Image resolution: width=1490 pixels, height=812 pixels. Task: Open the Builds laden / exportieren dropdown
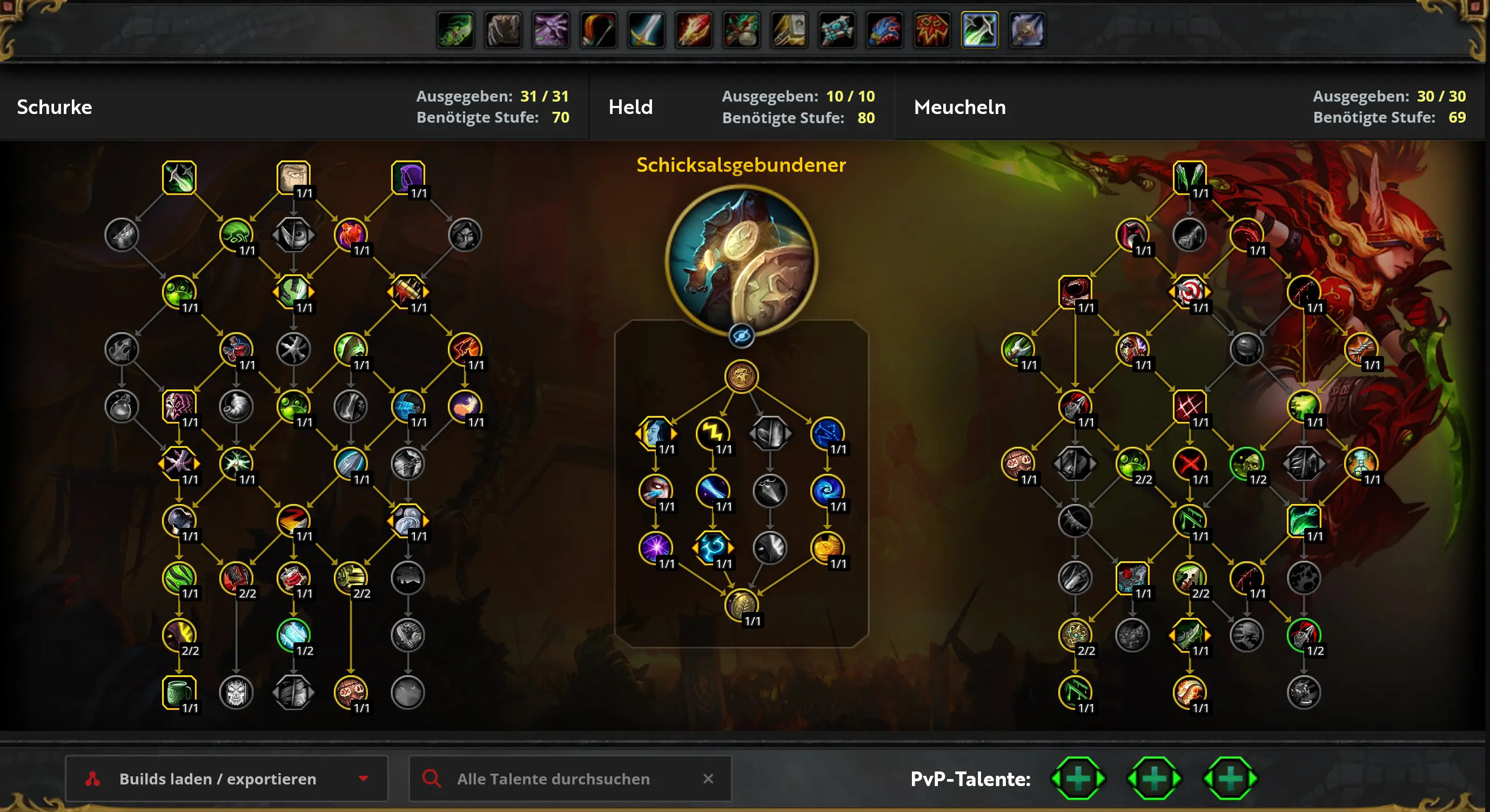point(226,779)
